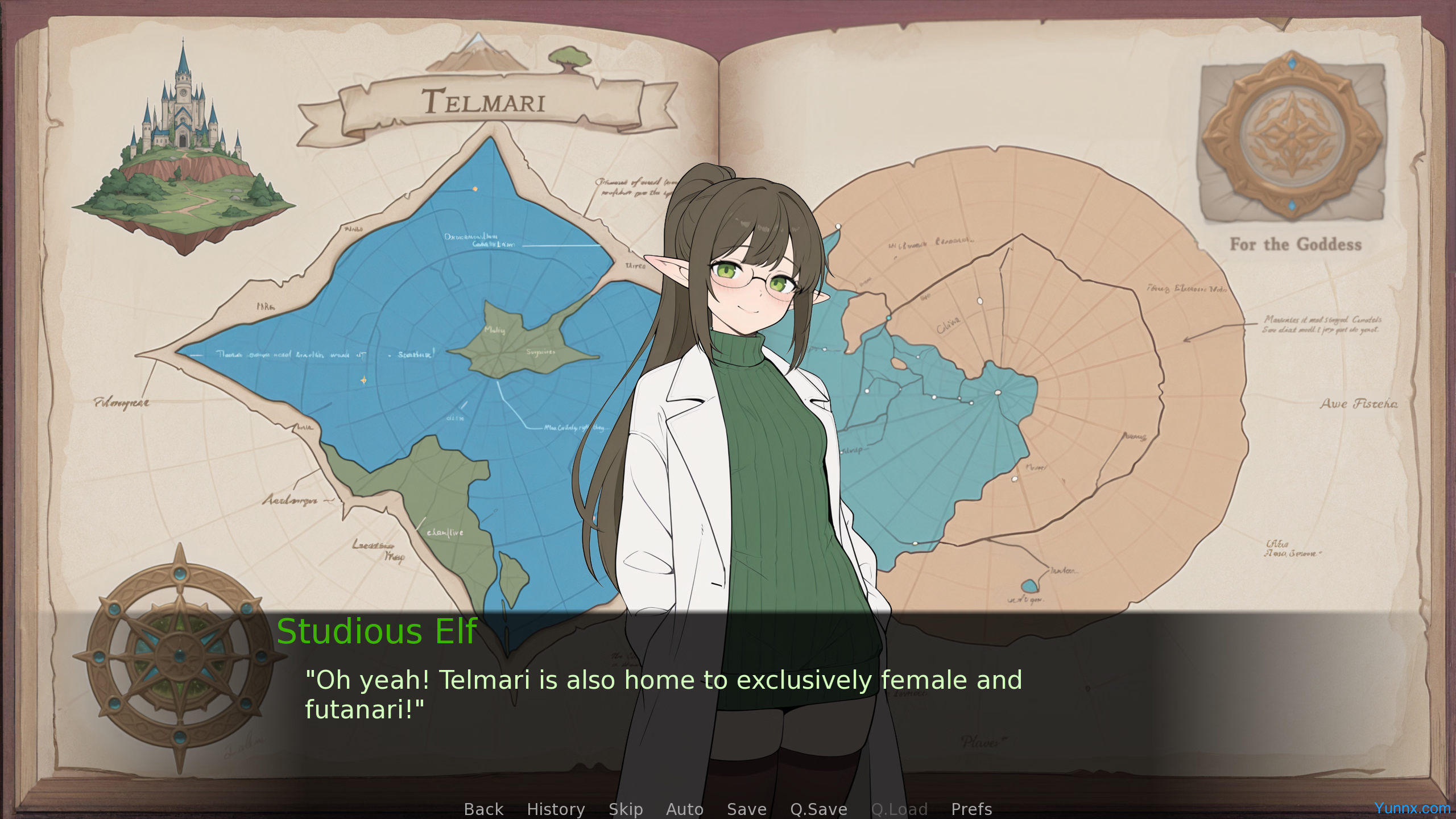Quick save with Q.Save

[818, 809]
